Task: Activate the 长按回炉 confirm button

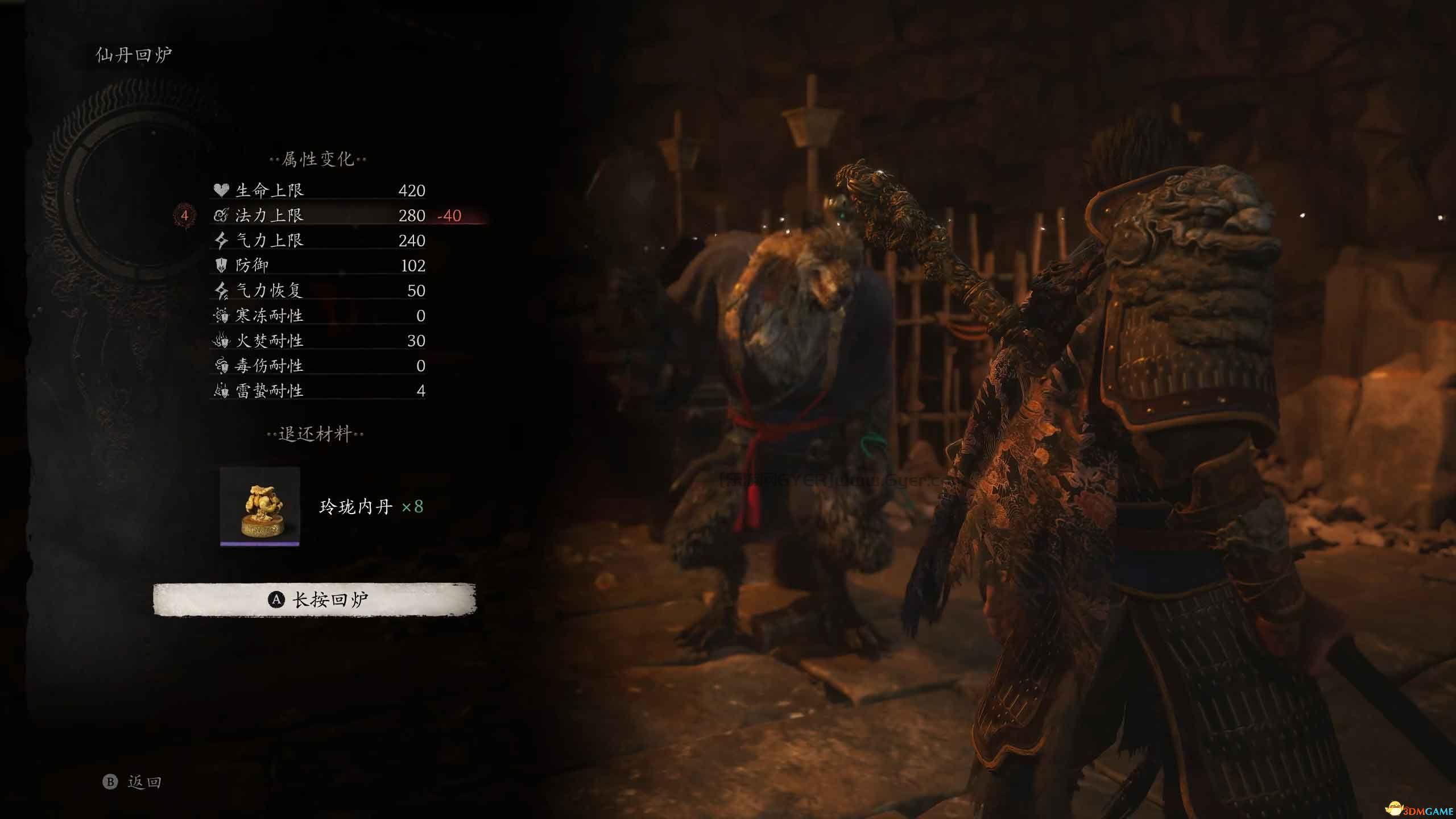Action: click(x=315, y=599)
